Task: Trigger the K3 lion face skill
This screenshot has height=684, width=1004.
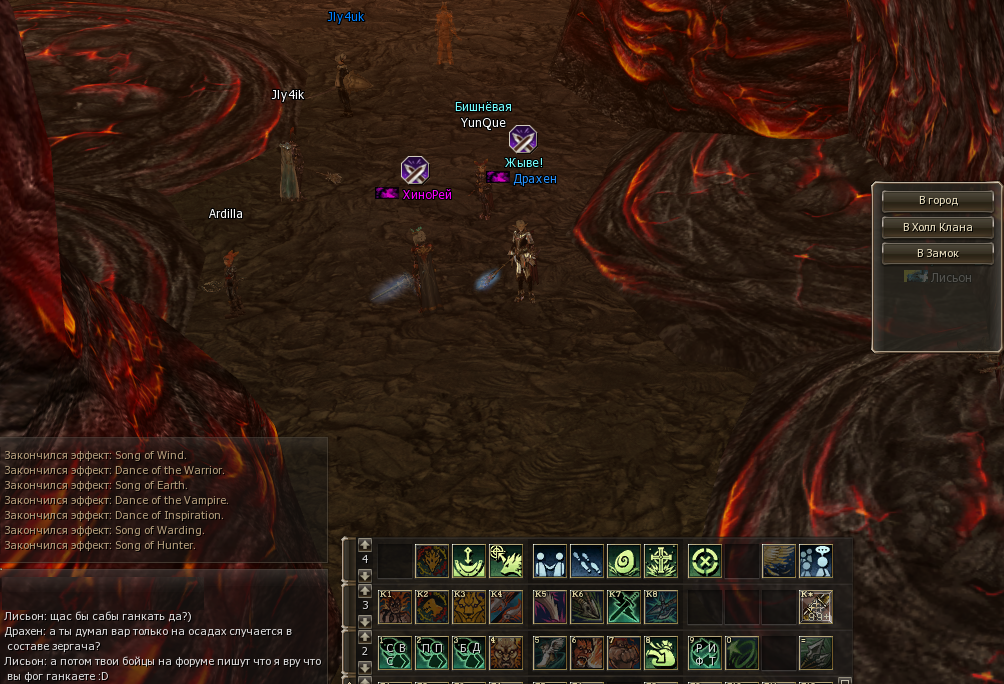Action: click(469, 607)
